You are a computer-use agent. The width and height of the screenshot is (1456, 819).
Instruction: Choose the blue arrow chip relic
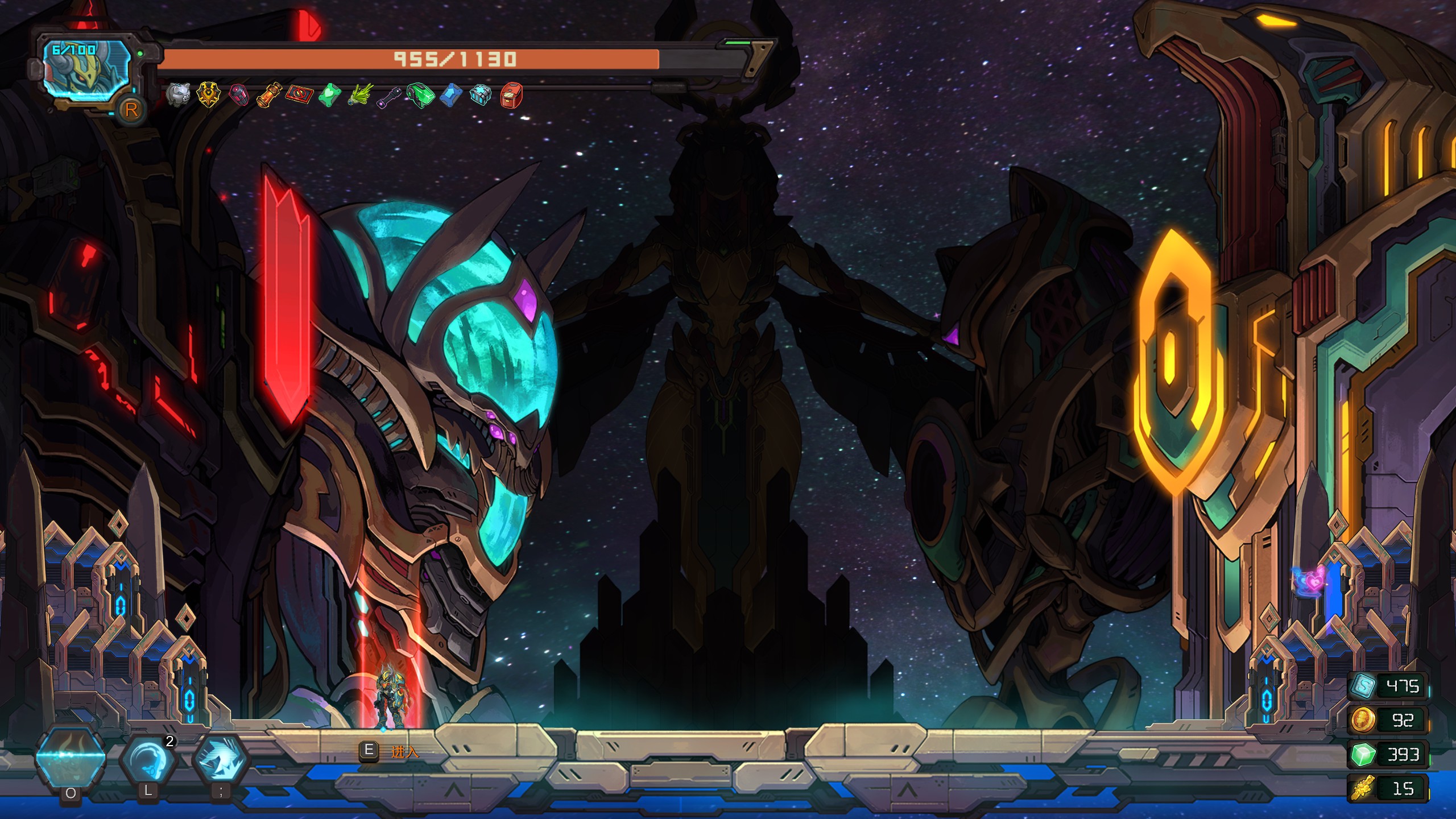tap(452, 95)
